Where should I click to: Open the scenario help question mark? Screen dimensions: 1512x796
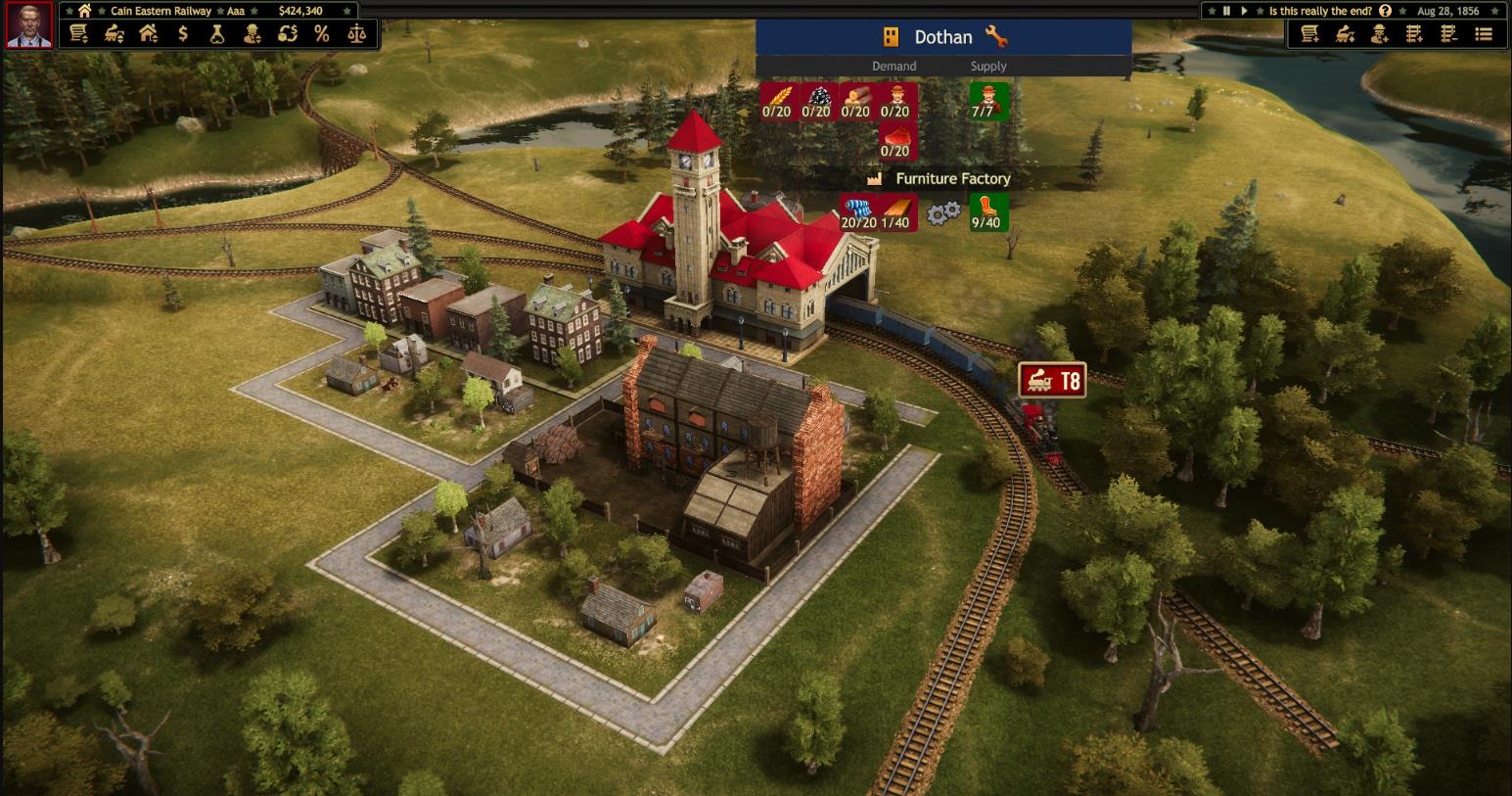point(1385,11)
